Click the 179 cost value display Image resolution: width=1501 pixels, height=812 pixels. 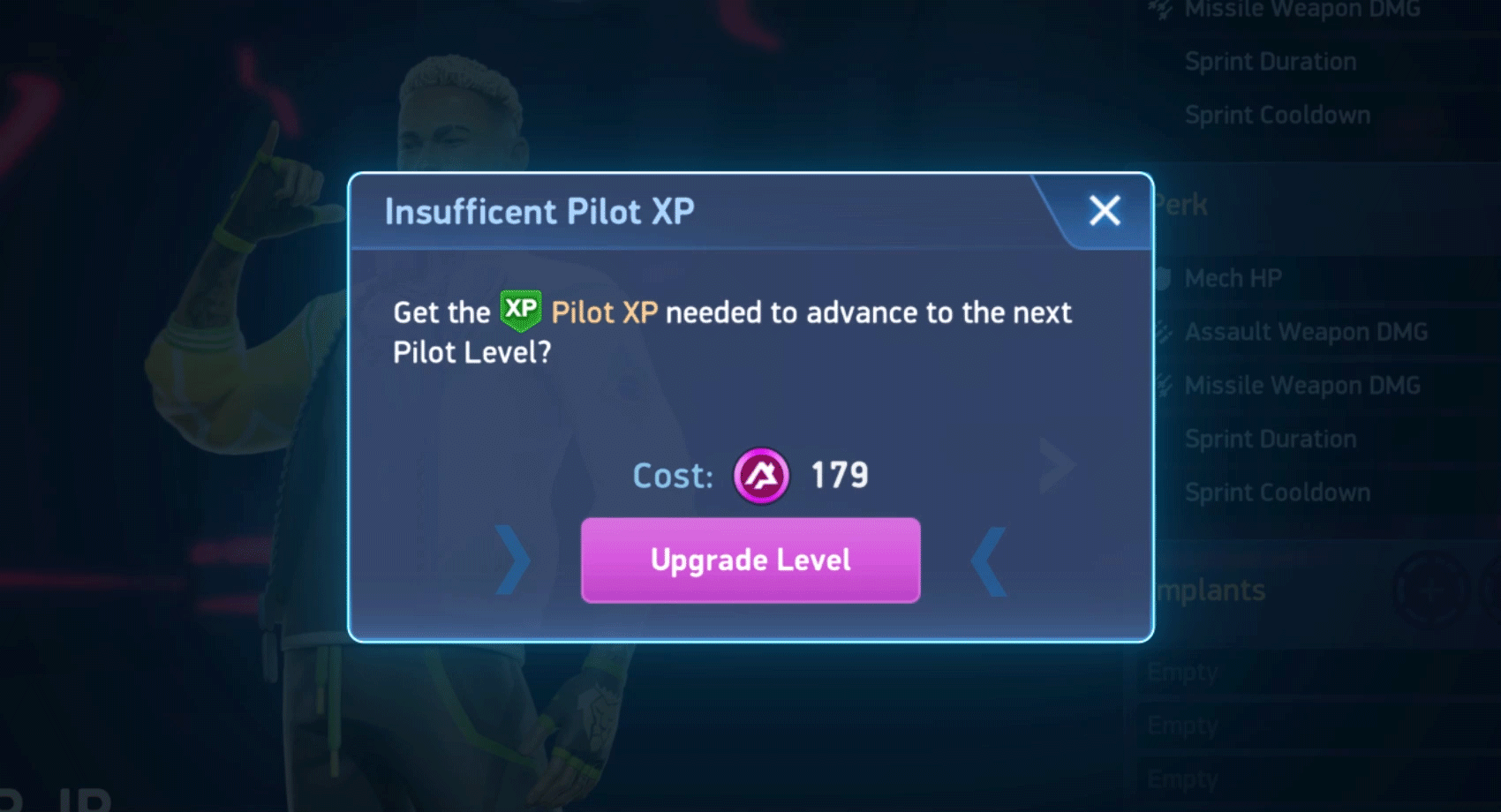(x=839, y=475)
